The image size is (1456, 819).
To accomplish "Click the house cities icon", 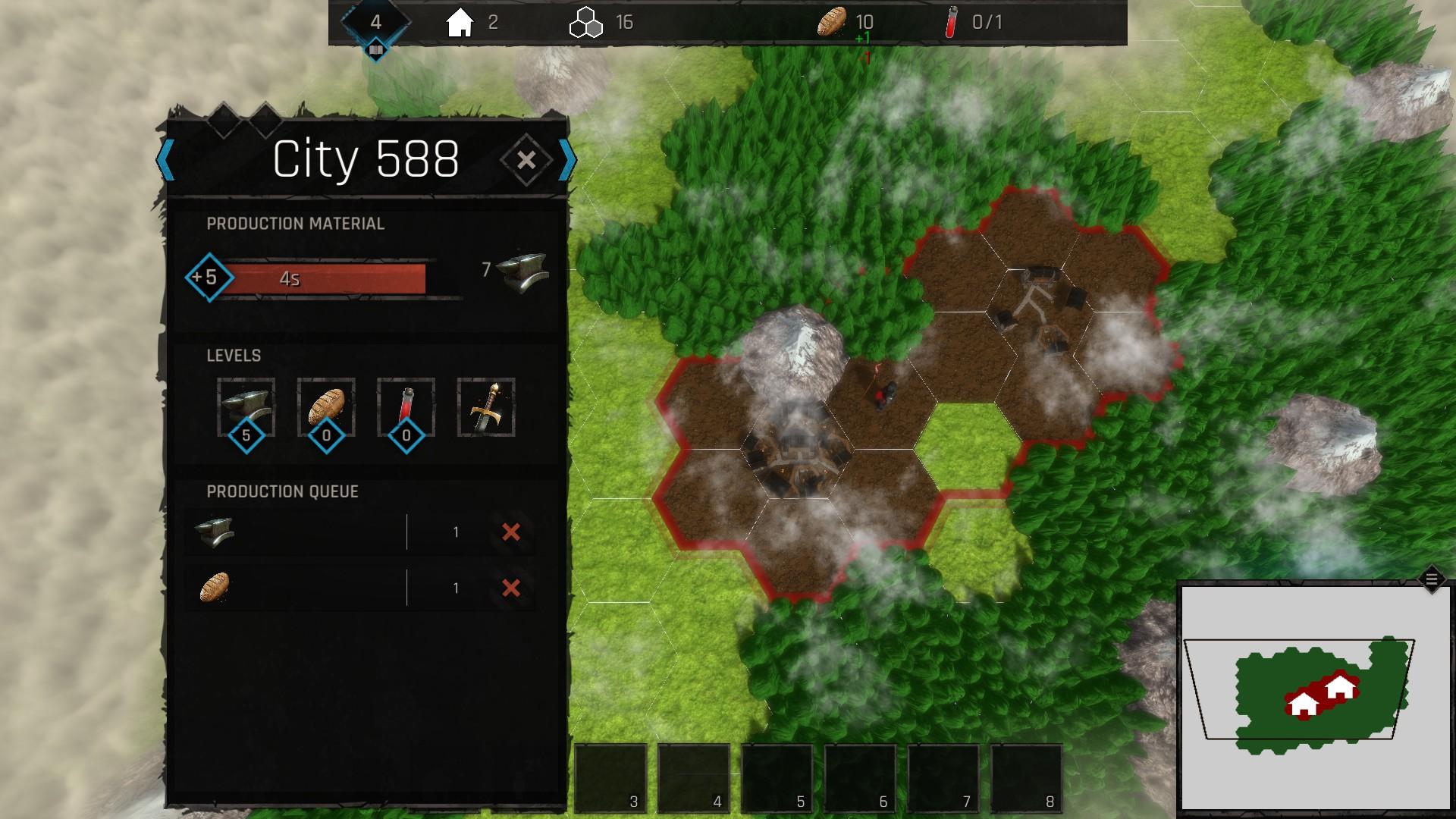I will click(x=460, y=23).
